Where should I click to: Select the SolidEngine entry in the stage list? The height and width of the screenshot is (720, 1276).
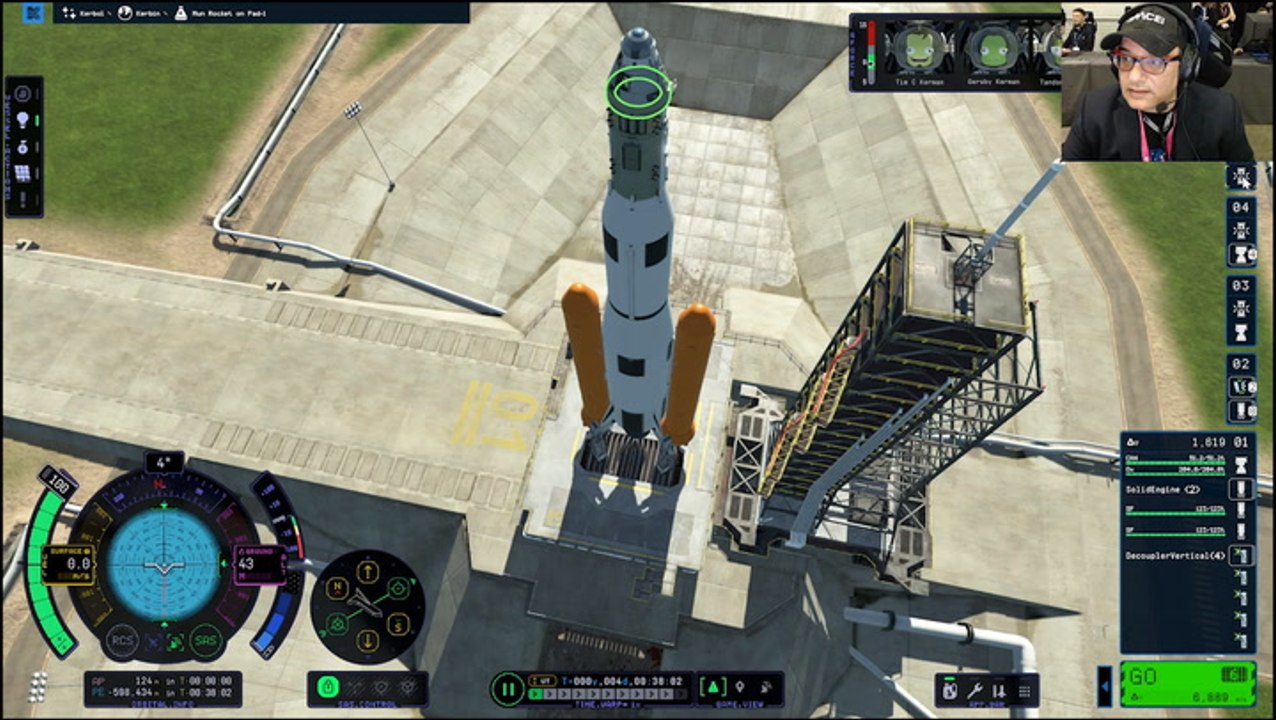[x=1163, y=489]
